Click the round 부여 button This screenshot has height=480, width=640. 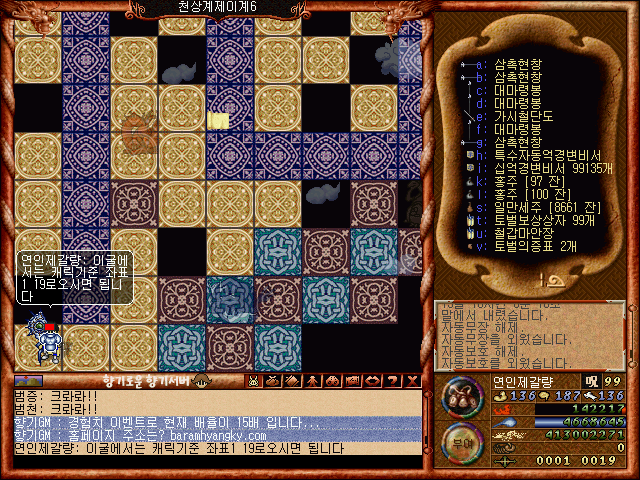(461, 441)
